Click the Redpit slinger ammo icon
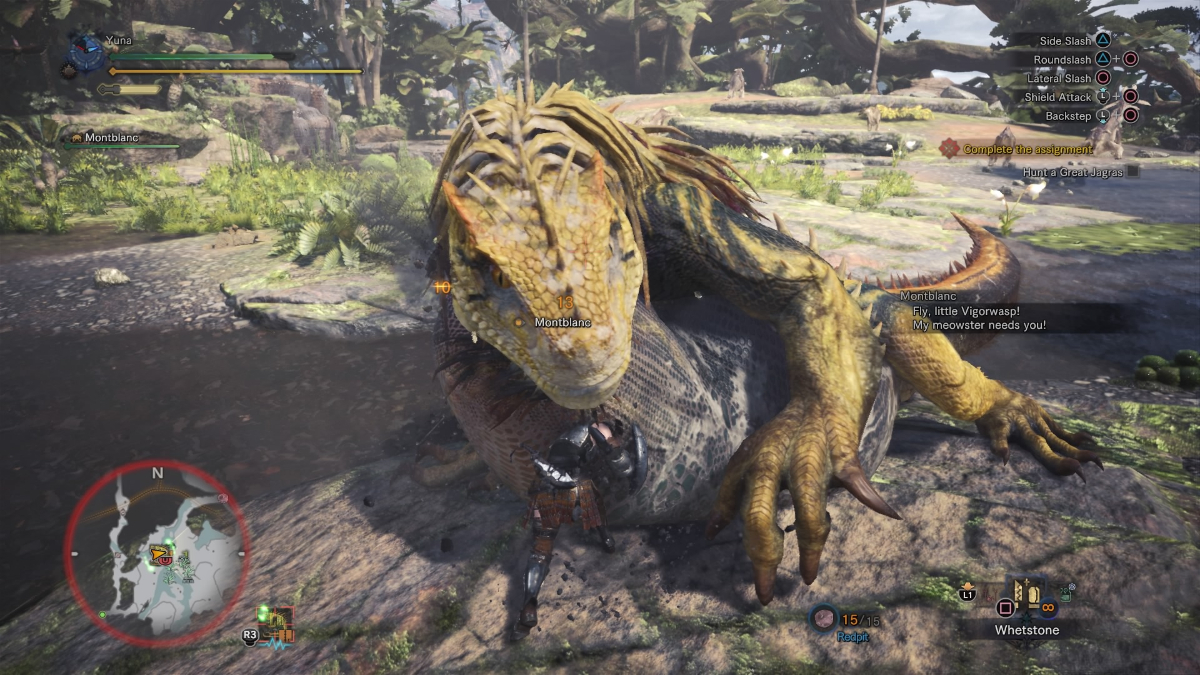Image resolution: width=1200 pixels, height=675 pixels. (x=824, y=618)
